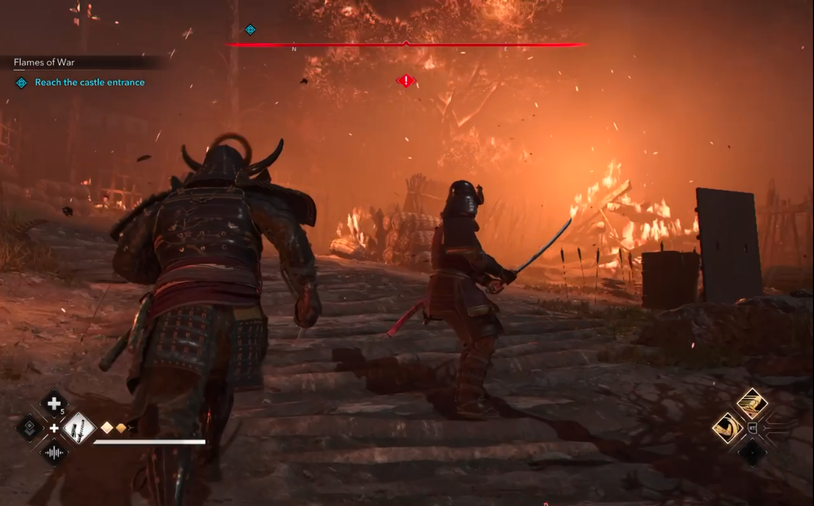Activate the left golden curved ability icon
814x506 pixels.
click(728, 428)
